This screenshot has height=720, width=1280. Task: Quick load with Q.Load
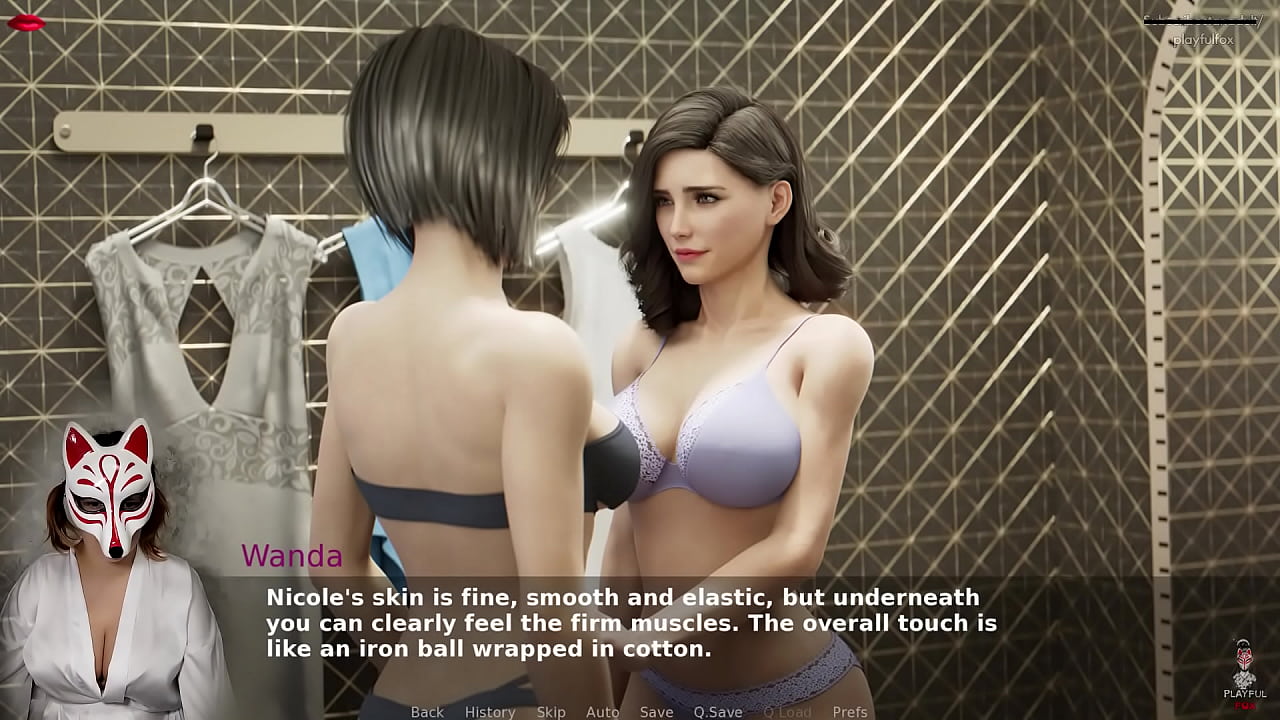coord(787,711)
